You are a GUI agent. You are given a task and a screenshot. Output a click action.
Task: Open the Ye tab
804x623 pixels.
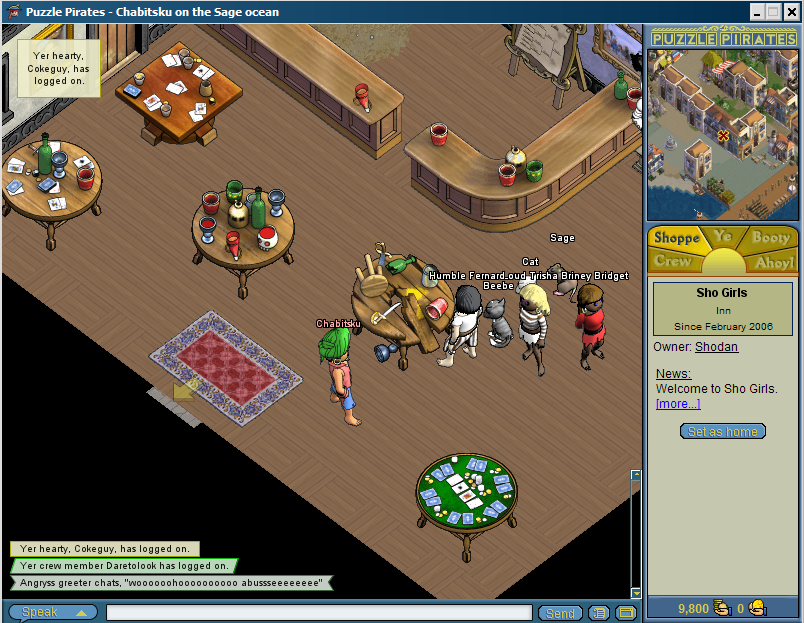pyautogui.click(x=723, y=237)
